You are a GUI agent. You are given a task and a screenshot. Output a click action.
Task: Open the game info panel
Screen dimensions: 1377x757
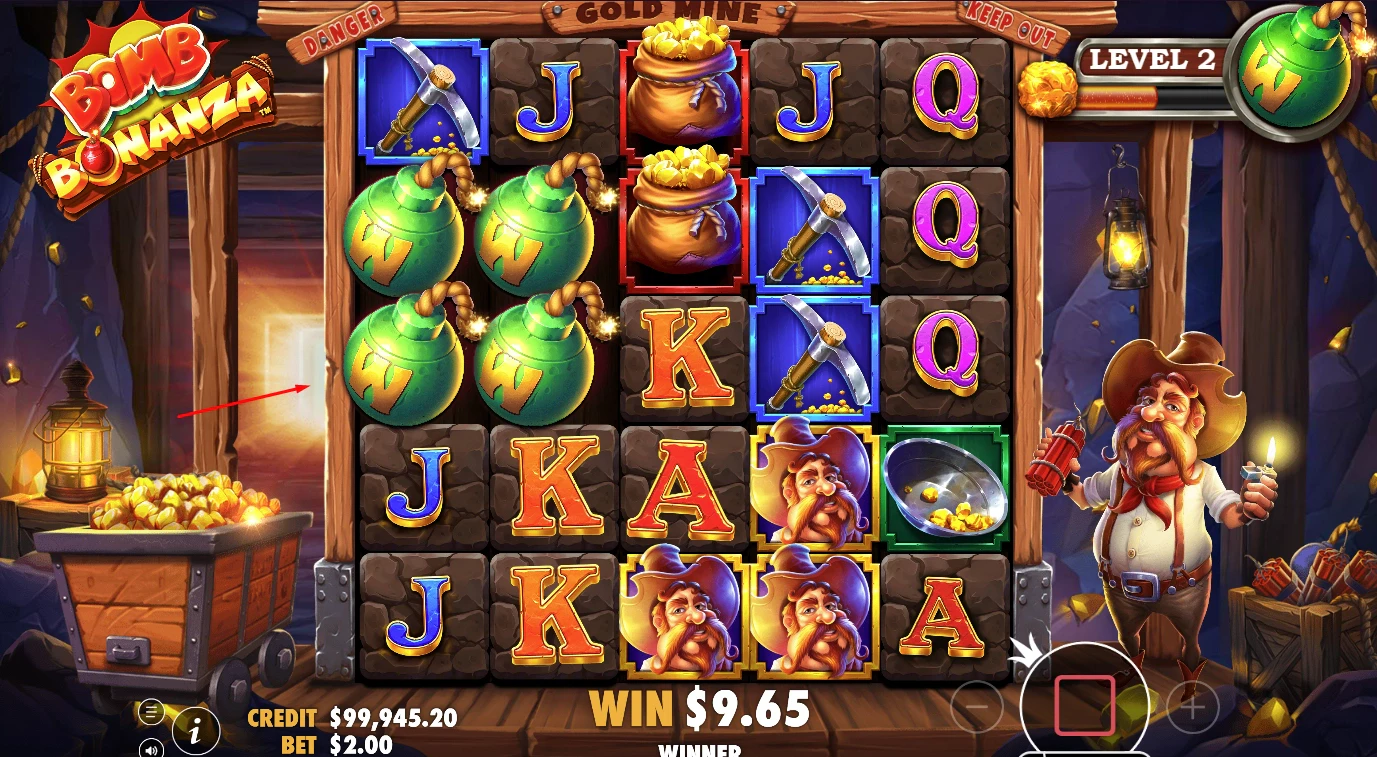point(196,732)
